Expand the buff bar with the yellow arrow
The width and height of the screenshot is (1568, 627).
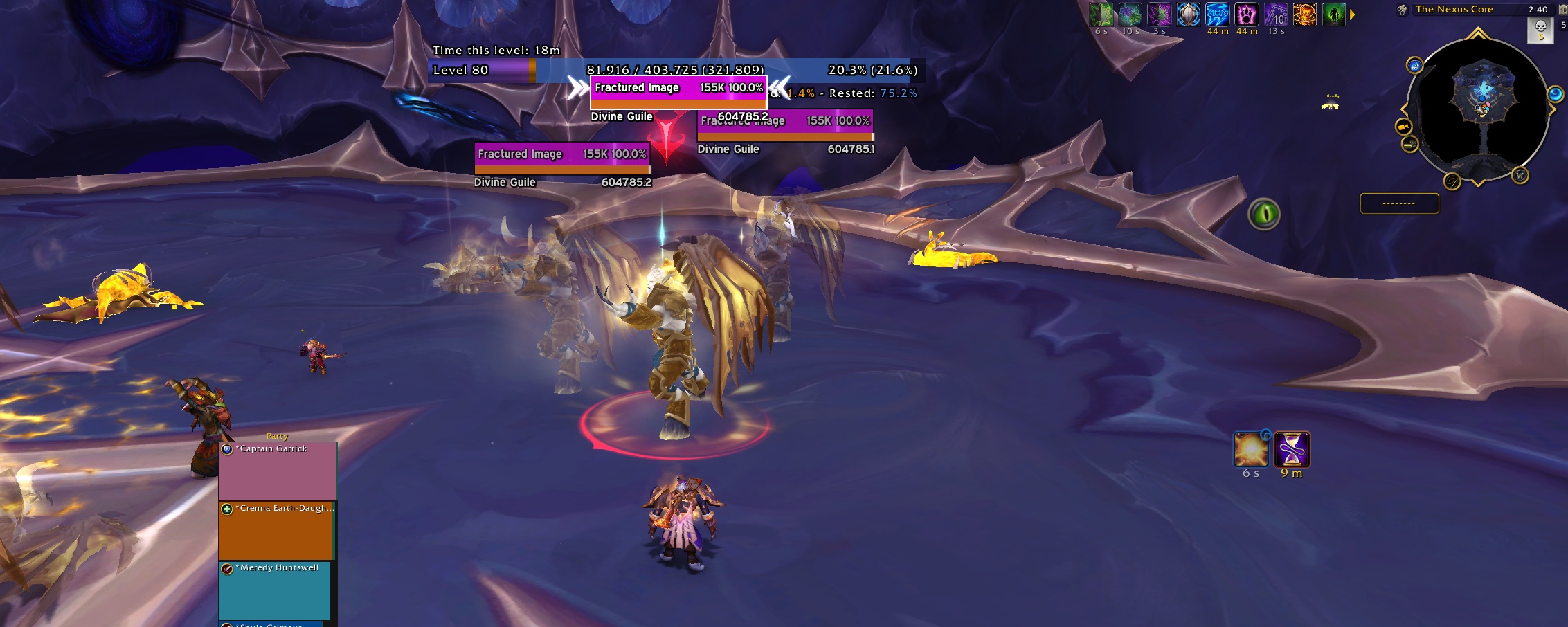1353,15
